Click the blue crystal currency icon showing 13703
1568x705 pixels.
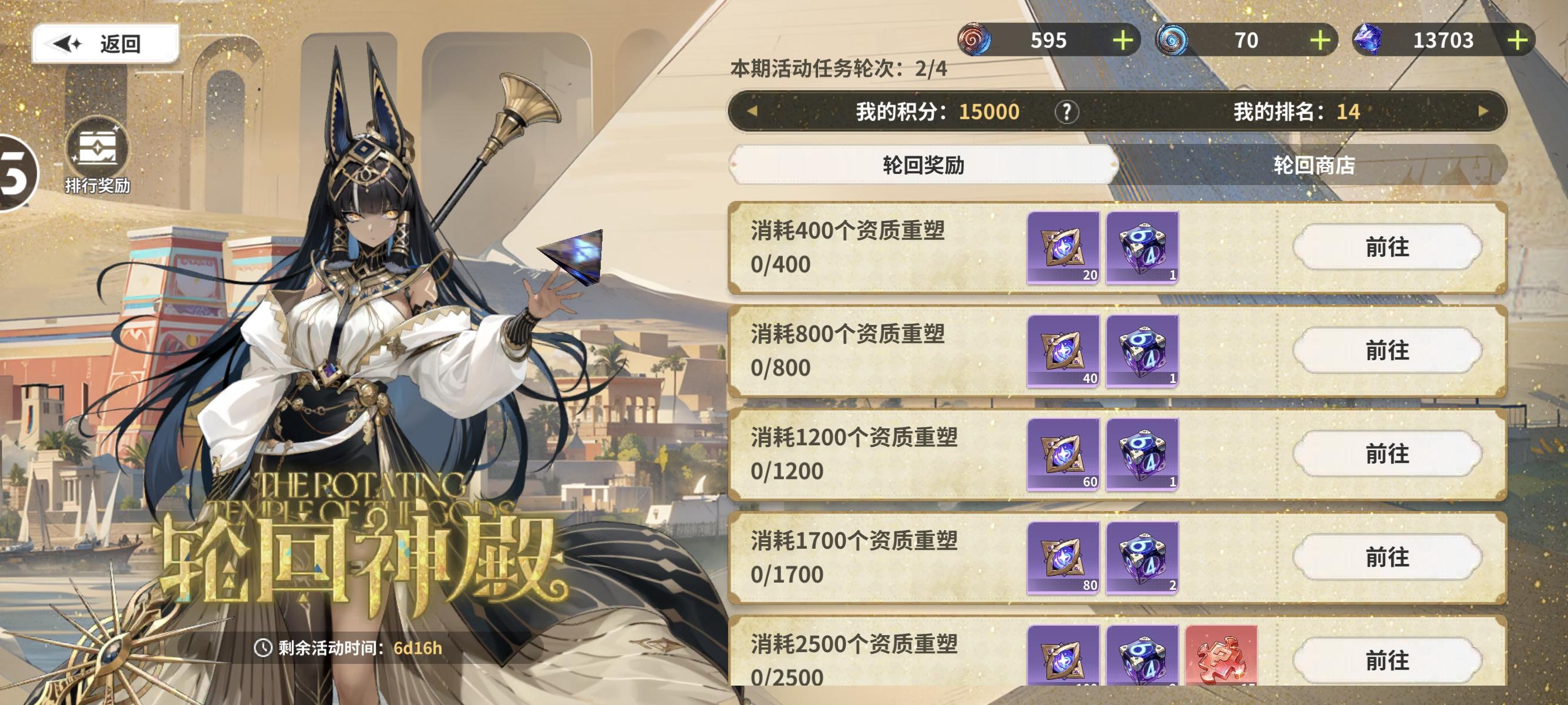tap(1367, 40)
